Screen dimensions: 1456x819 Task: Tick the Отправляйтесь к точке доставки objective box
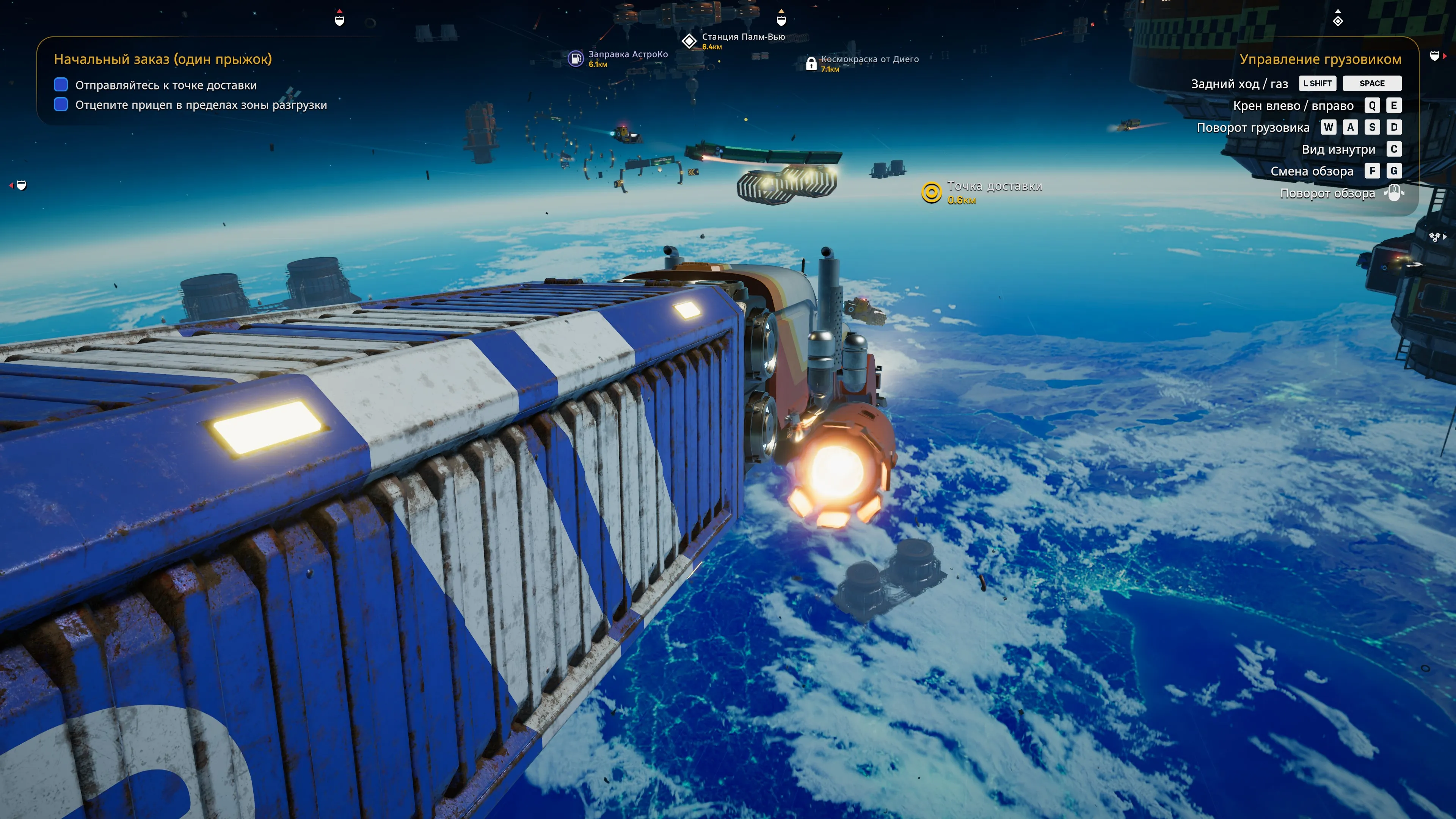tap(61, 85)
